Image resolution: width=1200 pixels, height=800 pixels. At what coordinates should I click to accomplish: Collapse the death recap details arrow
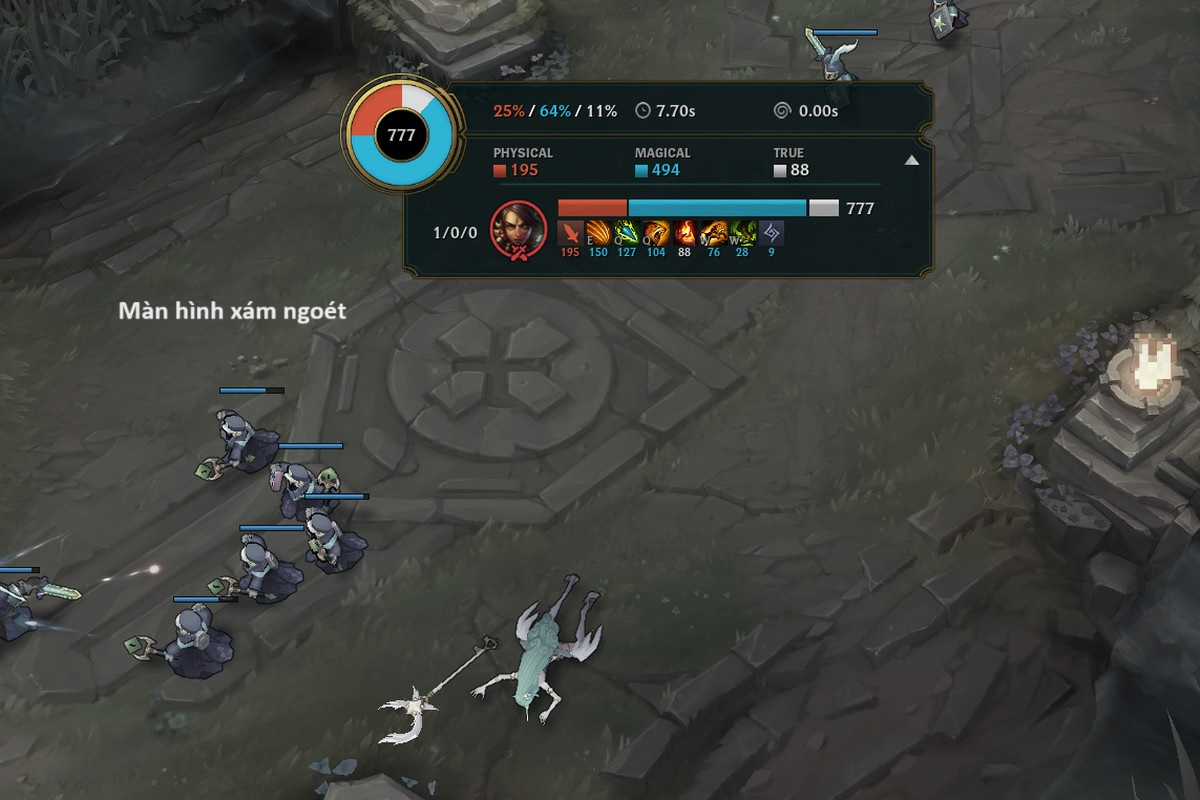(911, 160)
